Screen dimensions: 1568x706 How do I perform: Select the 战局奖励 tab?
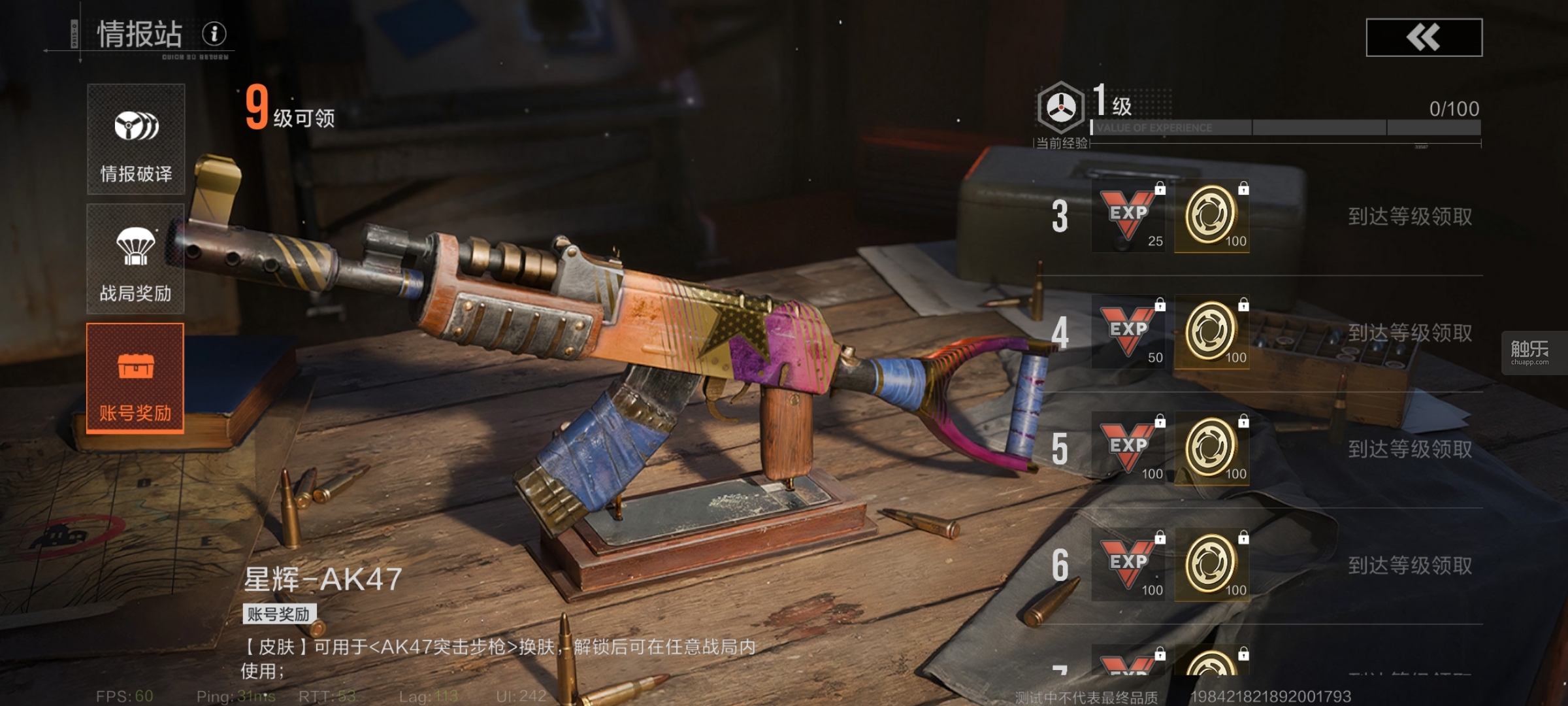coord(136,259)
